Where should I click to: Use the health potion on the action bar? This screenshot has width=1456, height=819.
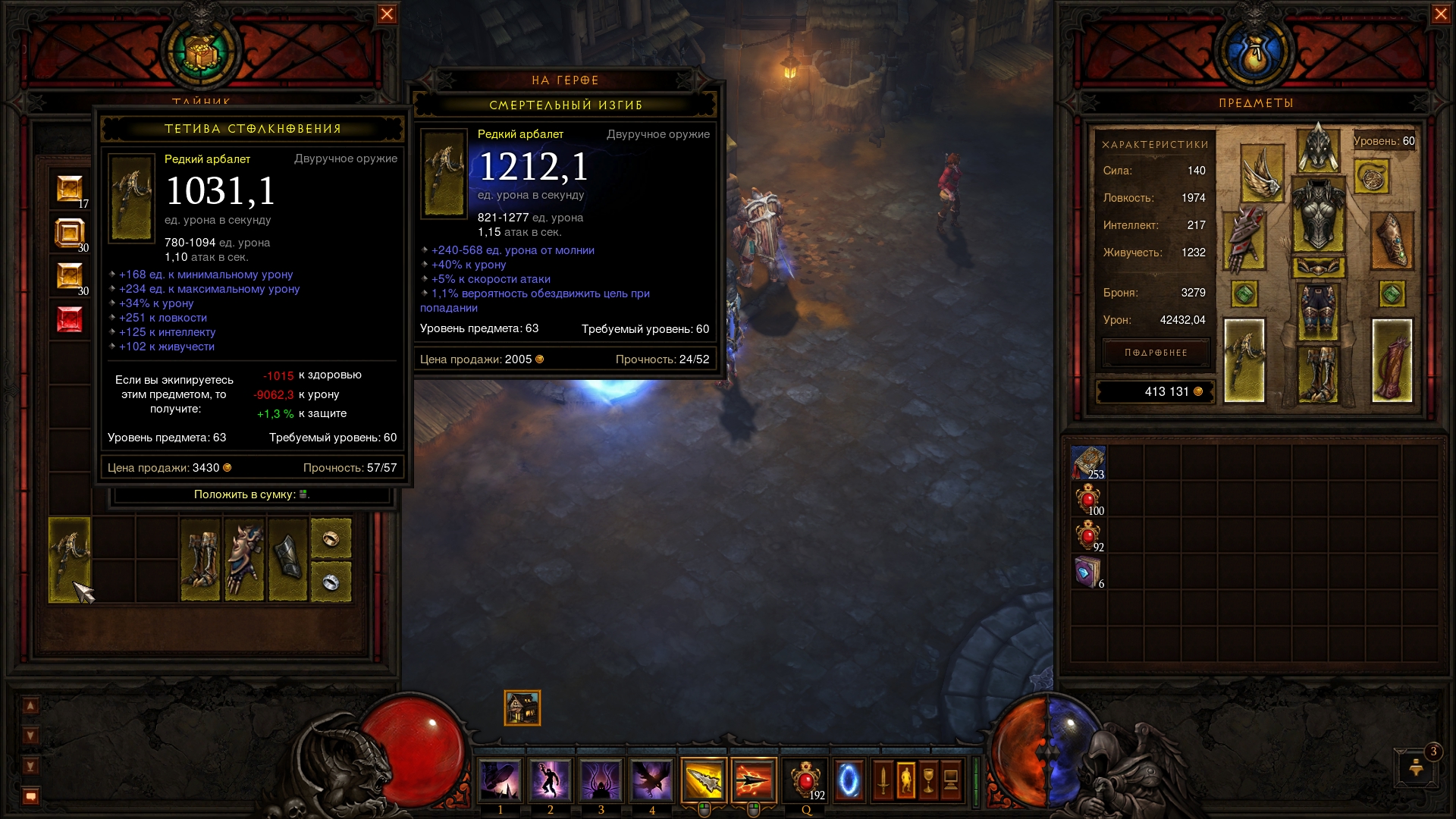[x=805, y=780]
